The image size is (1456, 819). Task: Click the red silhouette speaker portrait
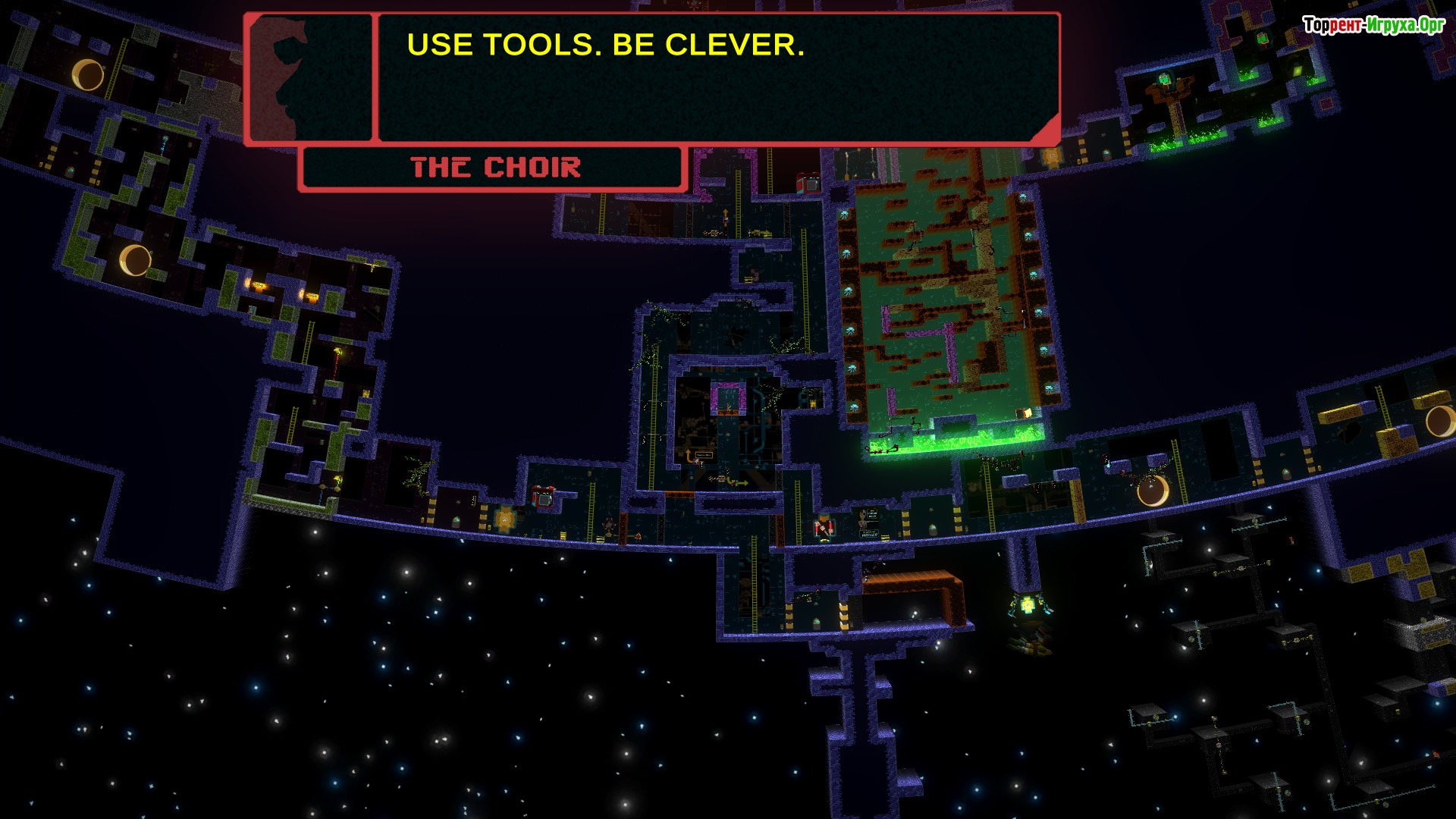(309, 78)
